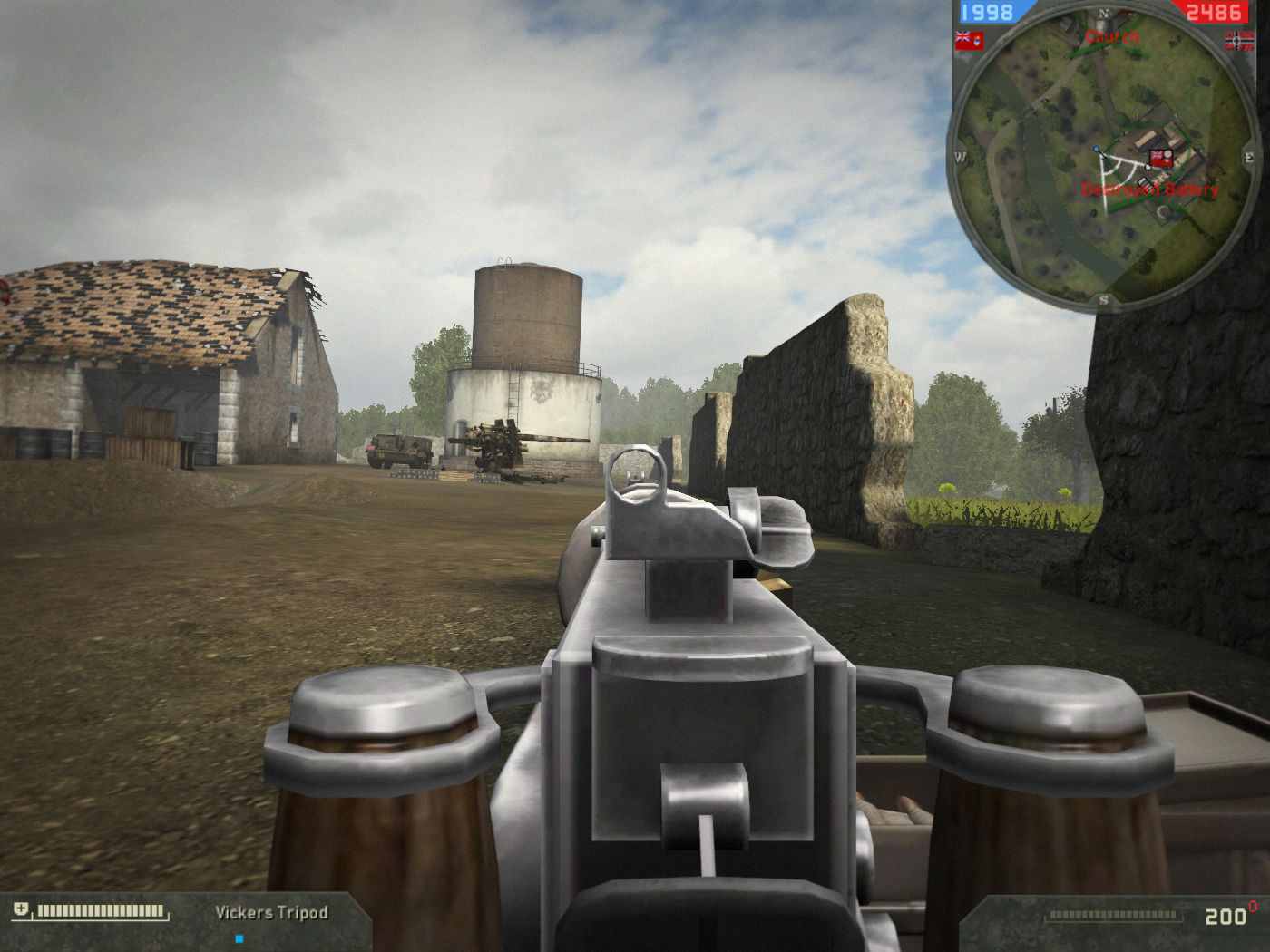Click the Vickers Tripod weapon label

(x=271, y=912)
